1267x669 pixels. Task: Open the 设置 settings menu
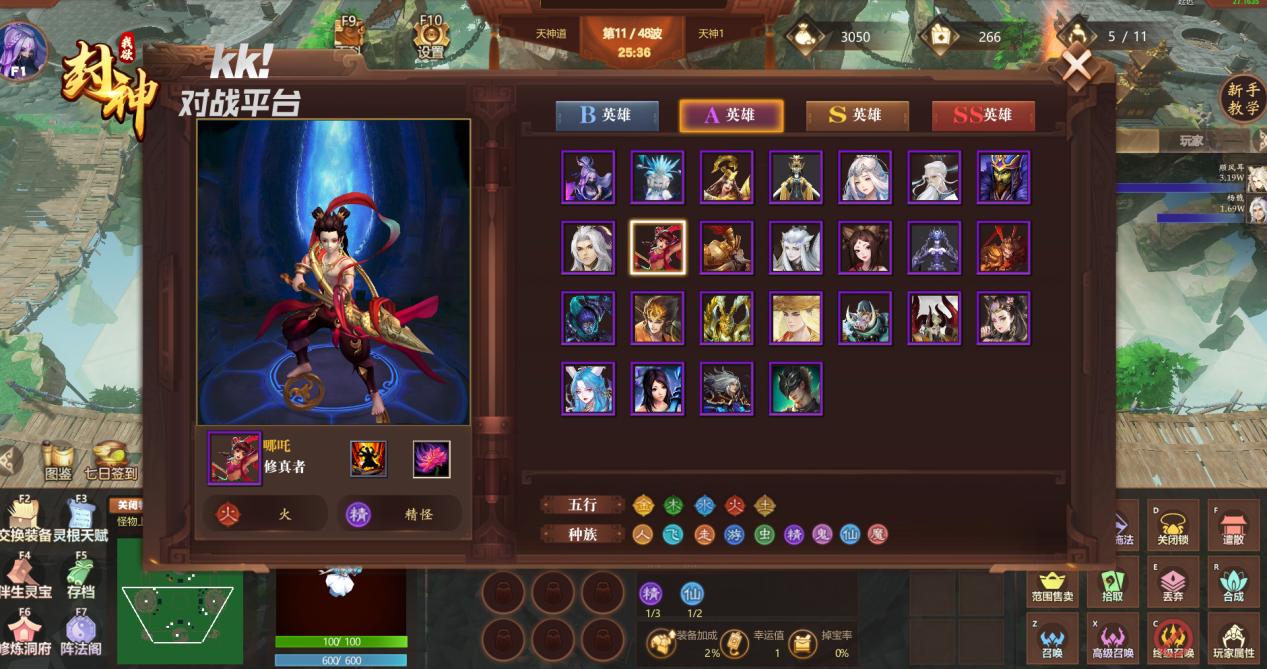coord(431,39)
